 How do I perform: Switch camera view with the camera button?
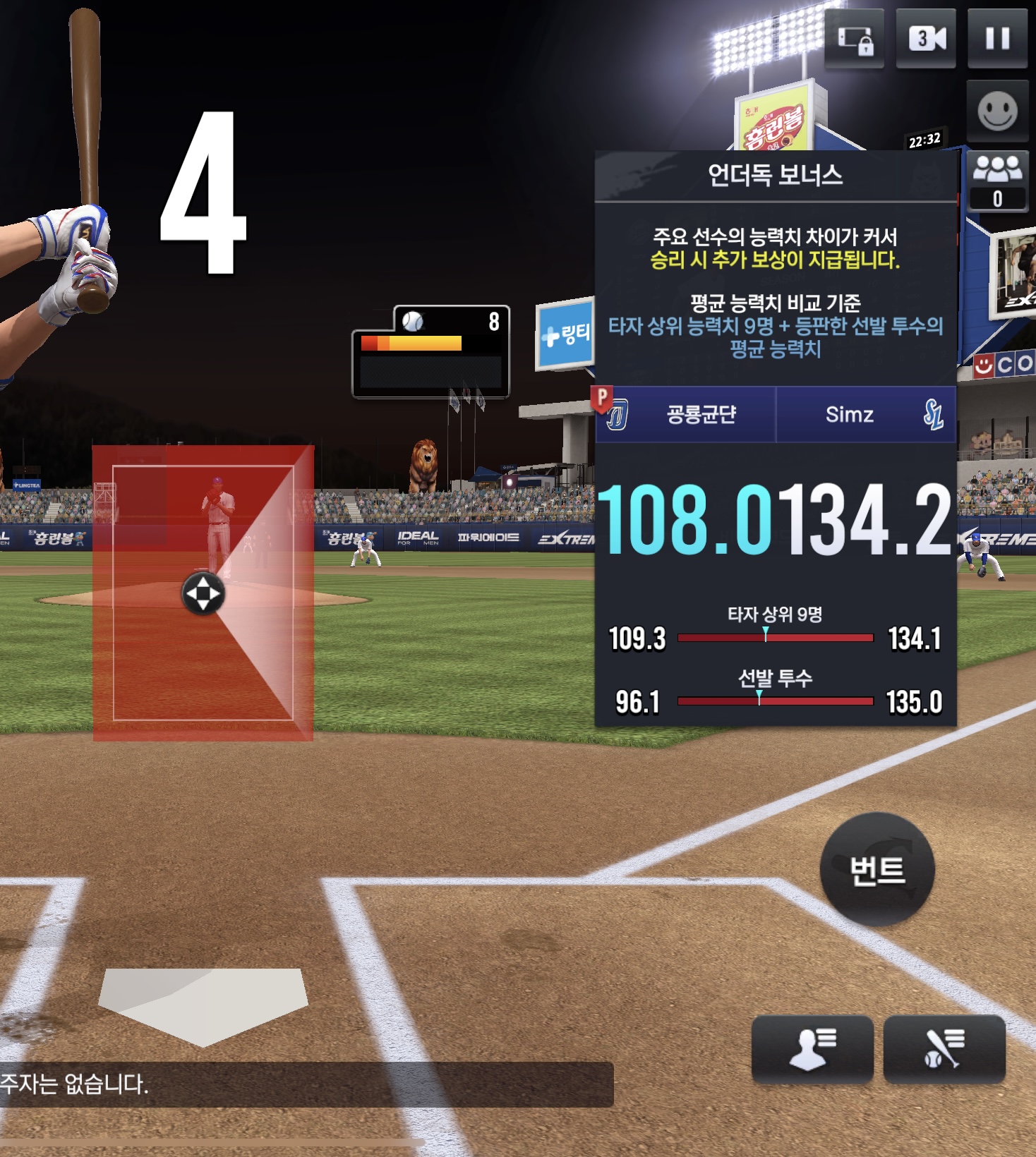coord(926,38)
